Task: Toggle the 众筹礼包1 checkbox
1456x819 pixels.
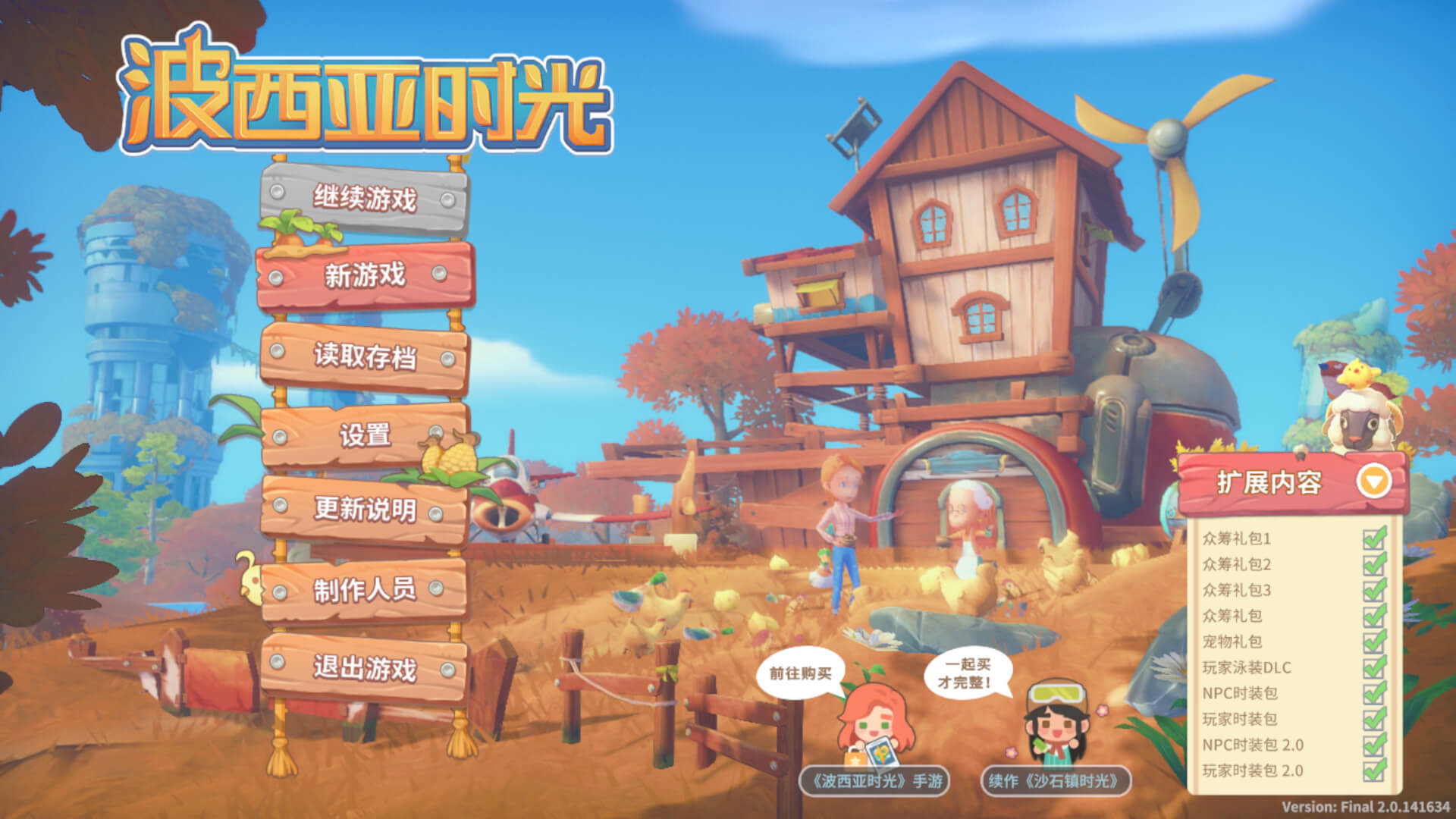Action: pos(1374,538)
